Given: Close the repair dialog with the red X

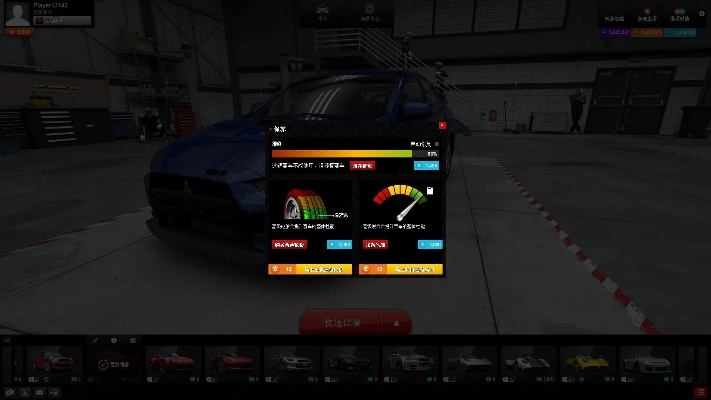Looking at the screenshot, I should 442,126.
